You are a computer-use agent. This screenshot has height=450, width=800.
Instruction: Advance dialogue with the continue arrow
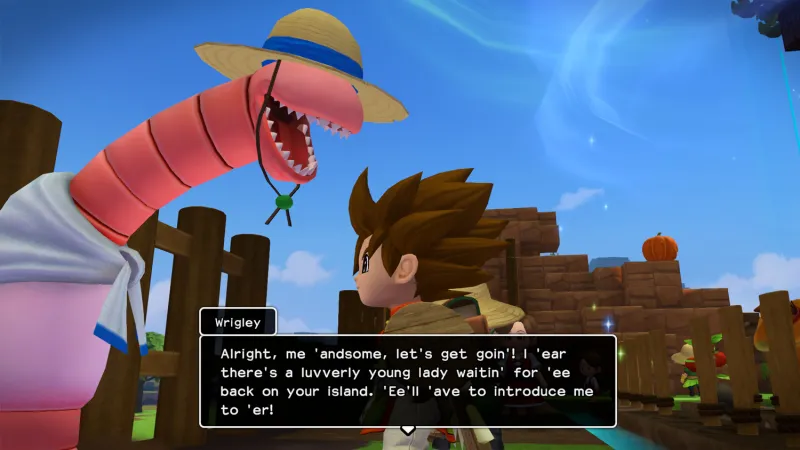[x=407, y=430]
